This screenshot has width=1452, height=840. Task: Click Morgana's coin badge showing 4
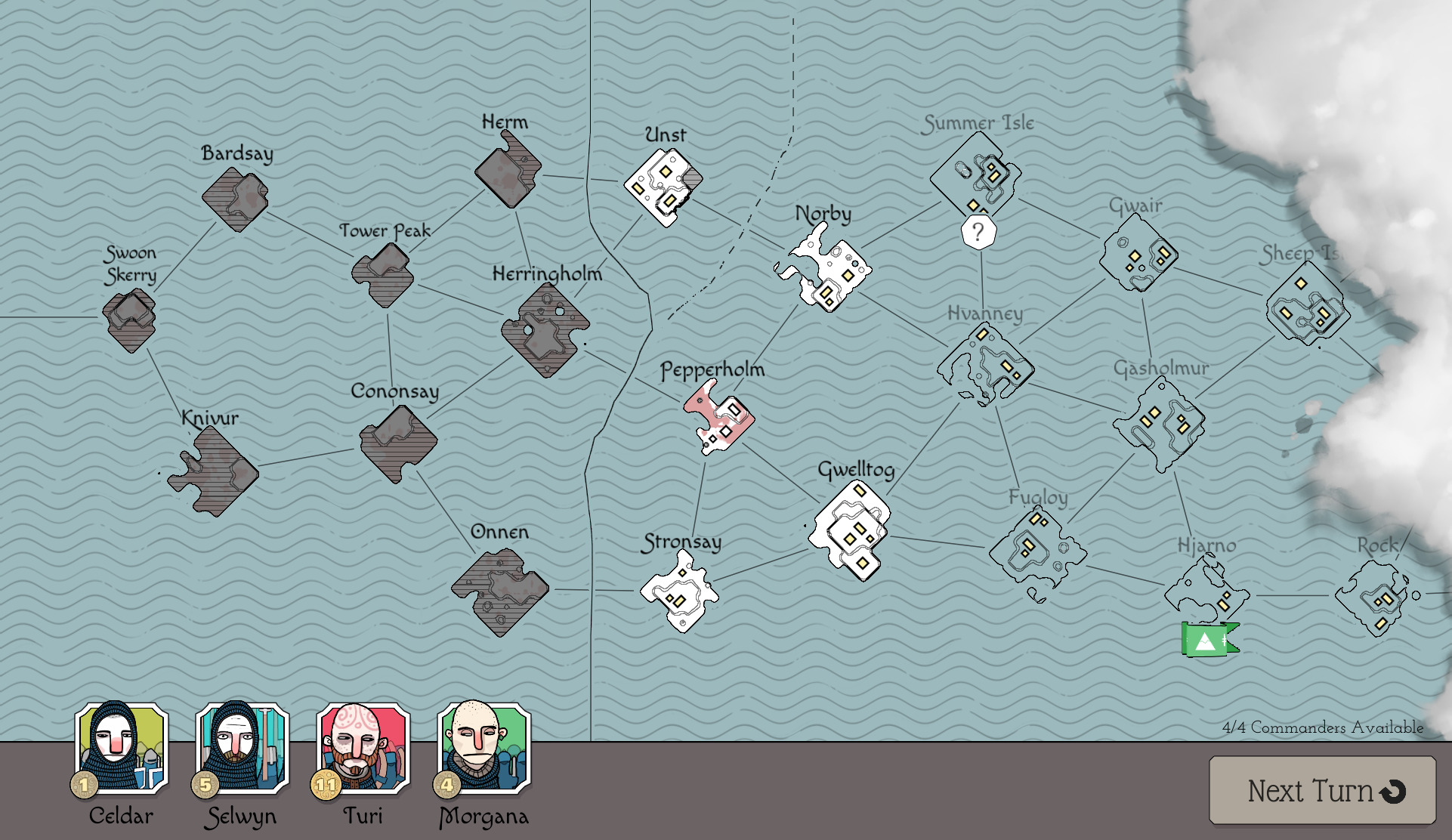447,785
